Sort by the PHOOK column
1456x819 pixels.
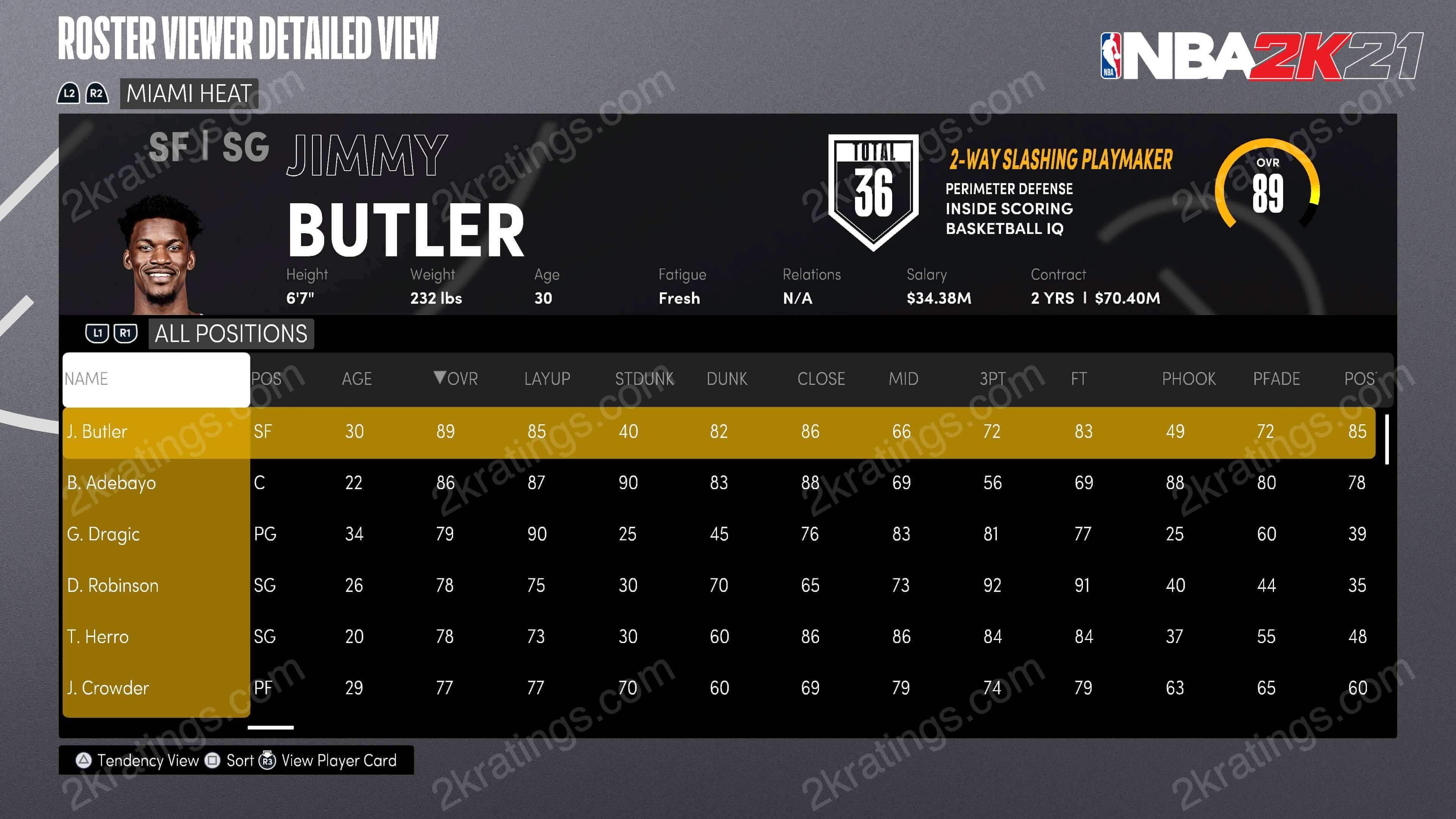coord(1189,379)
